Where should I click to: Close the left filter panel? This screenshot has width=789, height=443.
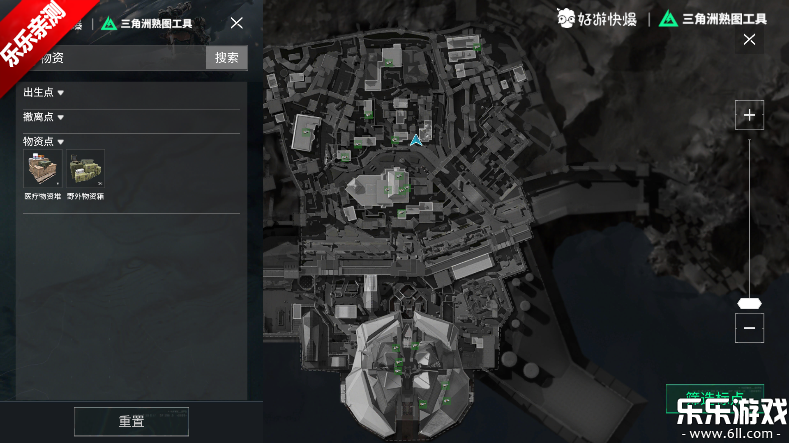tap(236, 23)
